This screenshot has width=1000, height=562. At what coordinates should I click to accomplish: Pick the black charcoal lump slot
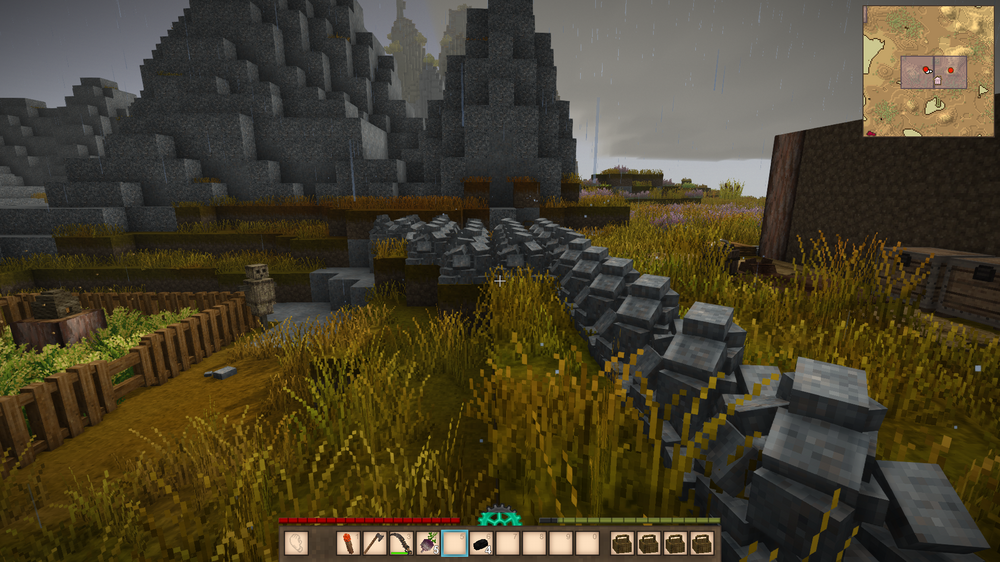pos(481,543)
